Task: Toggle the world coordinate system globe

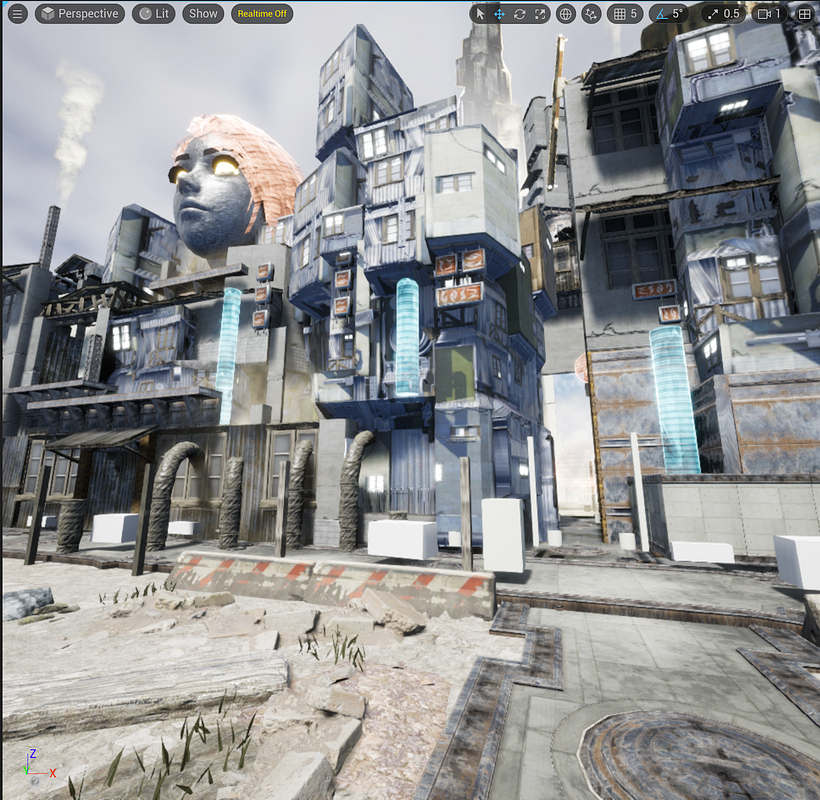Action: click(565, 14)
